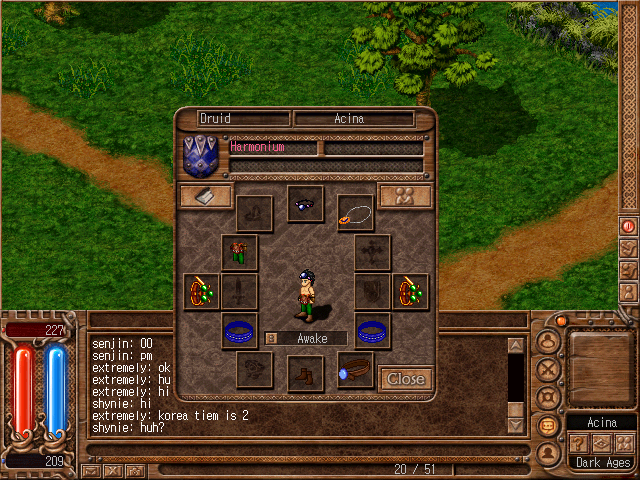Open the two-people group button
Image resolution: width=640 pixels, height=480 pixels.
pyautogui.click(x=405, y=196)
